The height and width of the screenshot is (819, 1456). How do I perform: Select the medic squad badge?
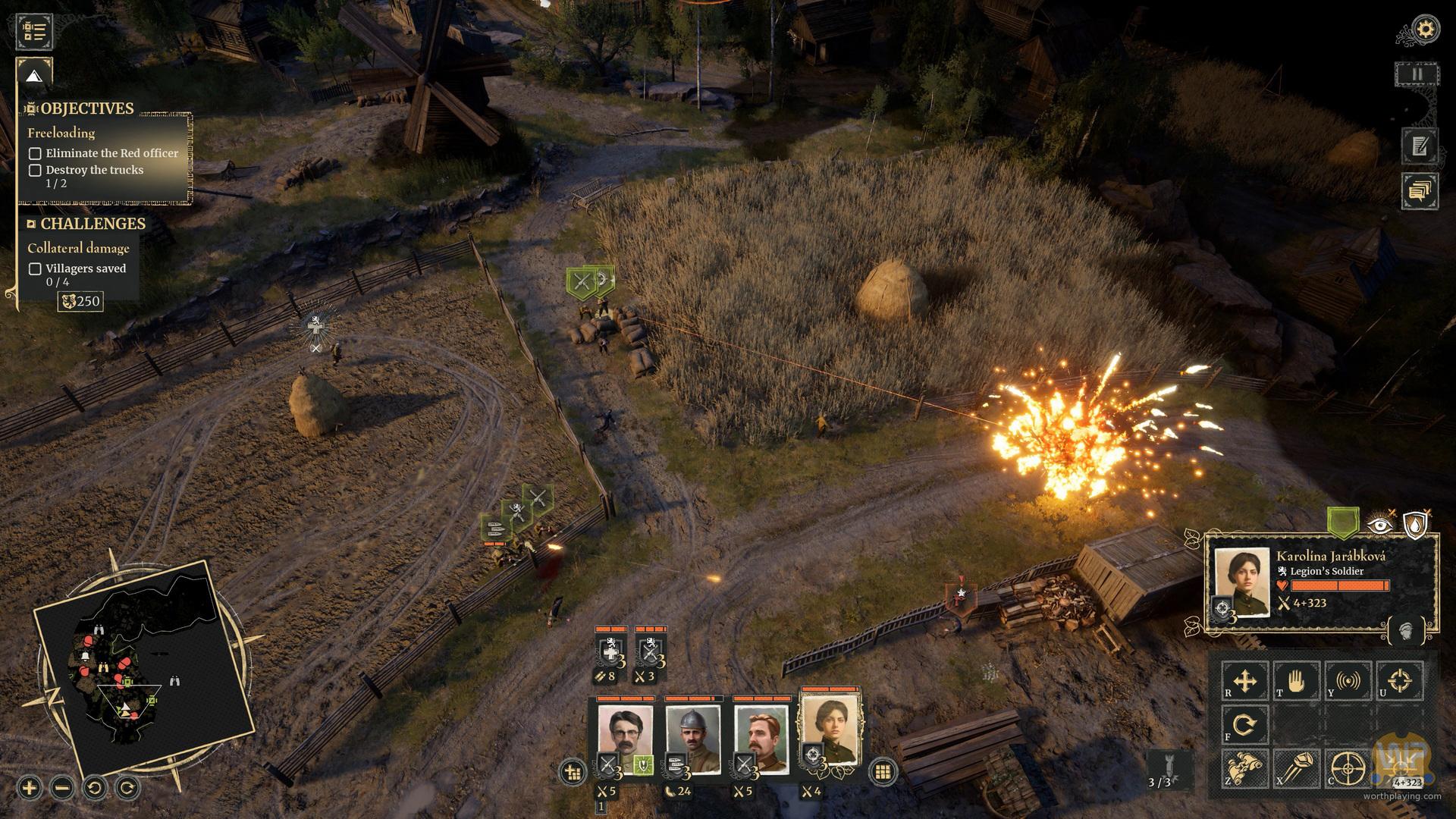coord(610,651)
